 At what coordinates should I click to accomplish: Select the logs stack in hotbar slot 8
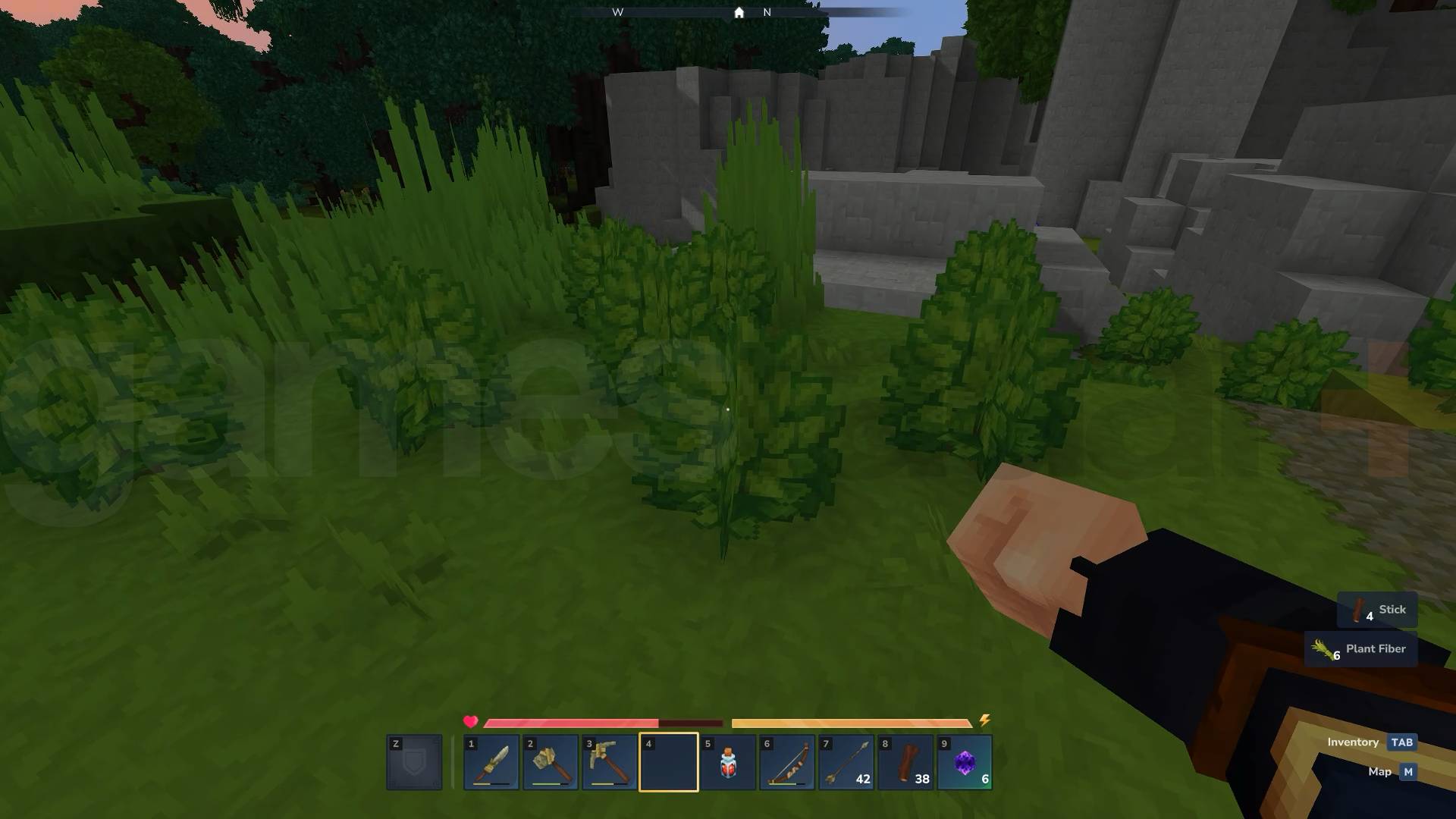point(905,762)
